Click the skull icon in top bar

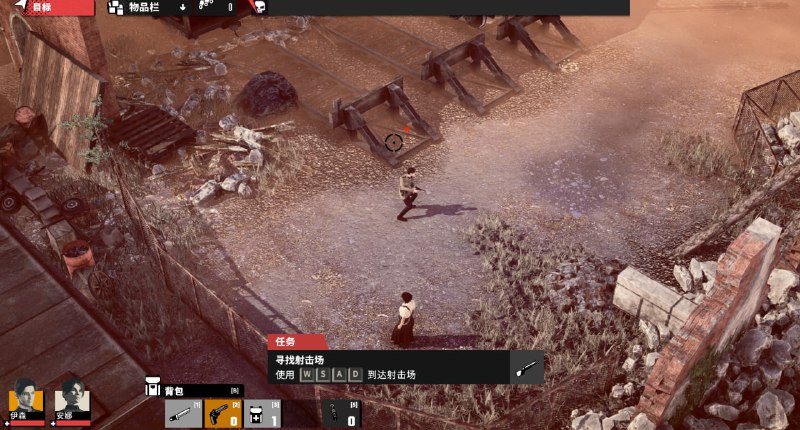point(258,7)
